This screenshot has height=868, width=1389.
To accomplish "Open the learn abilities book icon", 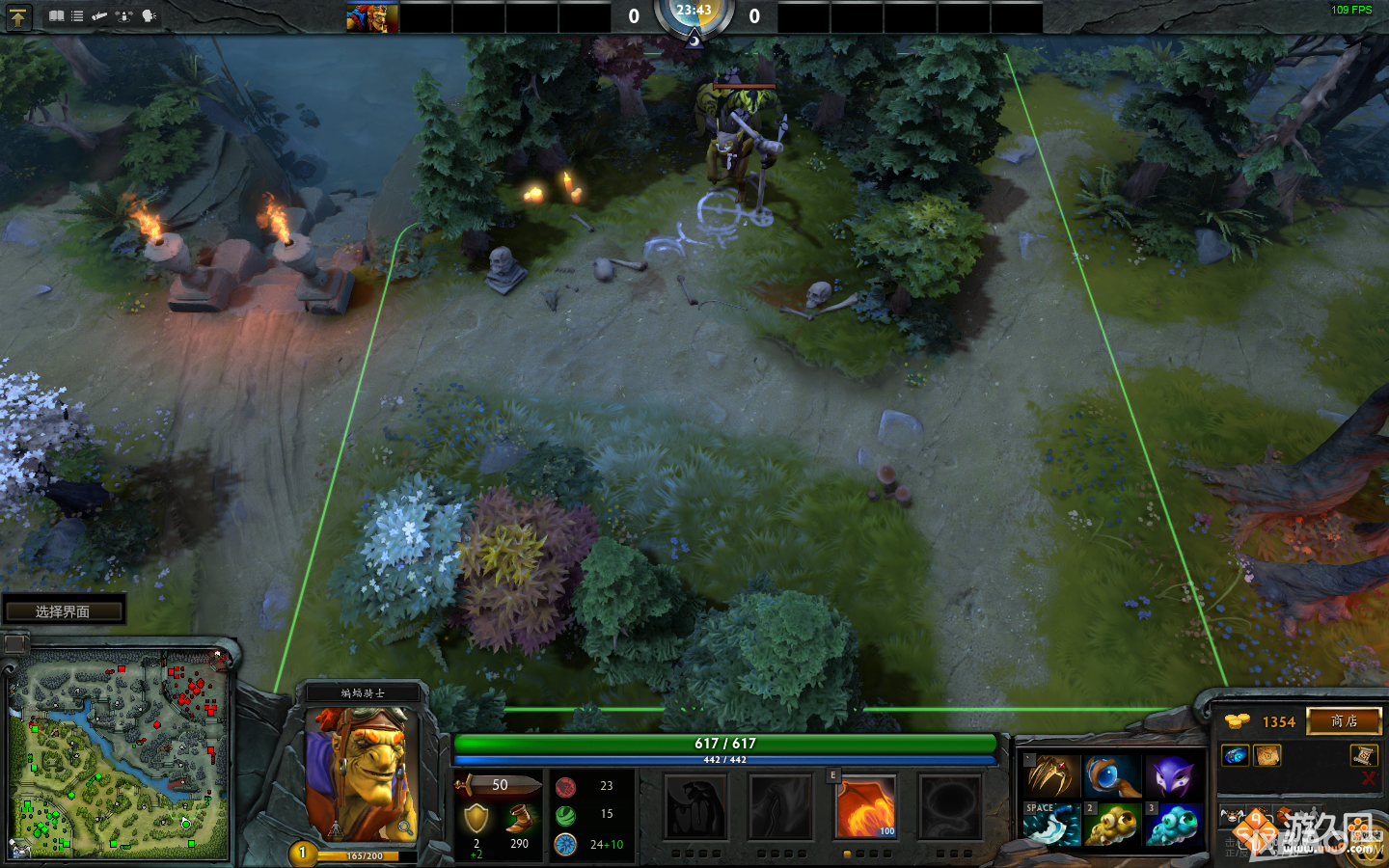I will click(58, 15).
